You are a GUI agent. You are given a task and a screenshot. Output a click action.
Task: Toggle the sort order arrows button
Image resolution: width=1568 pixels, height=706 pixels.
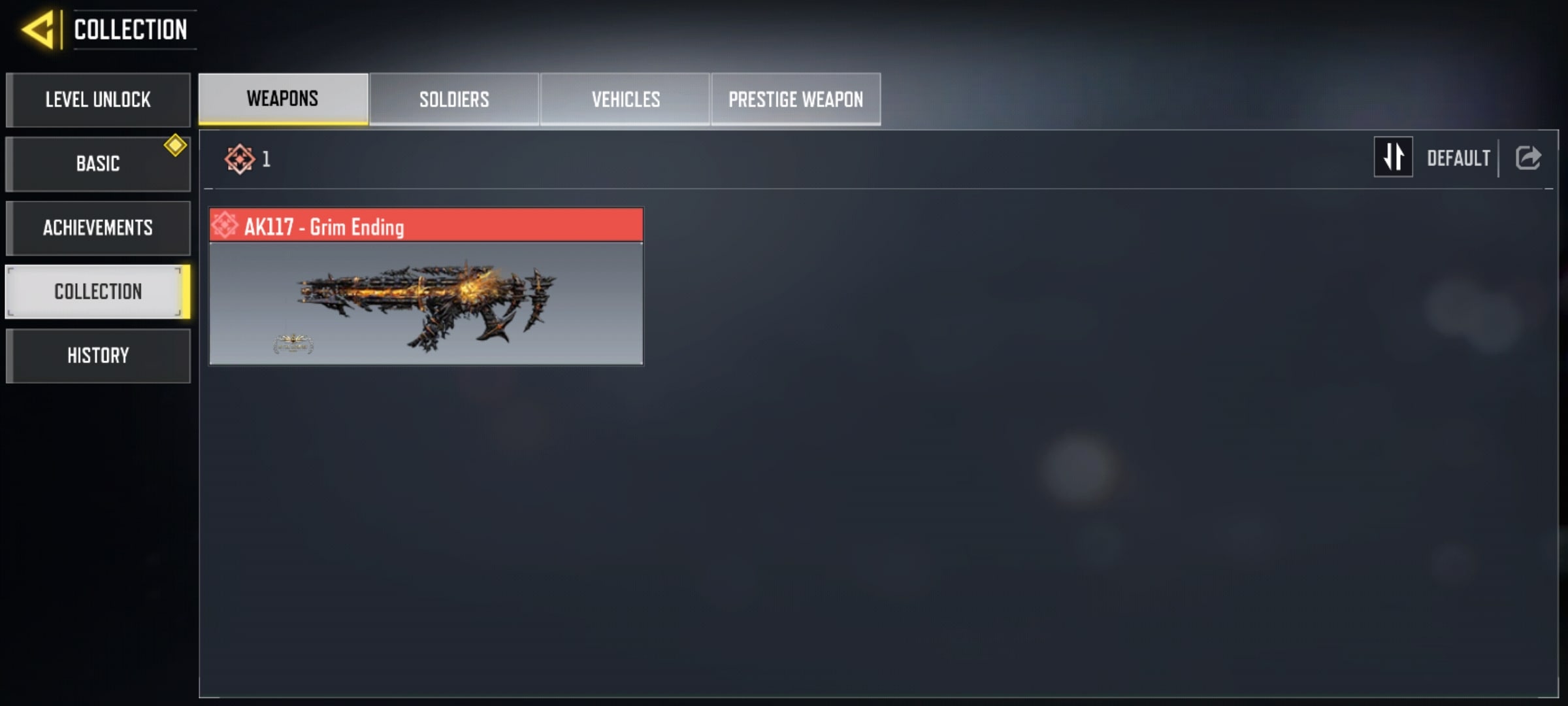coord(1393,157)
